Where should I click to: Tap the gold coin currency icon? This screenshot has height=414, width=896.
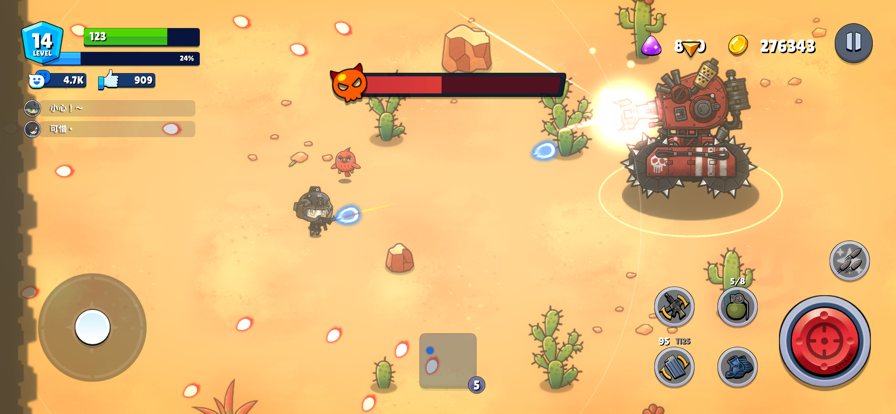click(738, 45)
